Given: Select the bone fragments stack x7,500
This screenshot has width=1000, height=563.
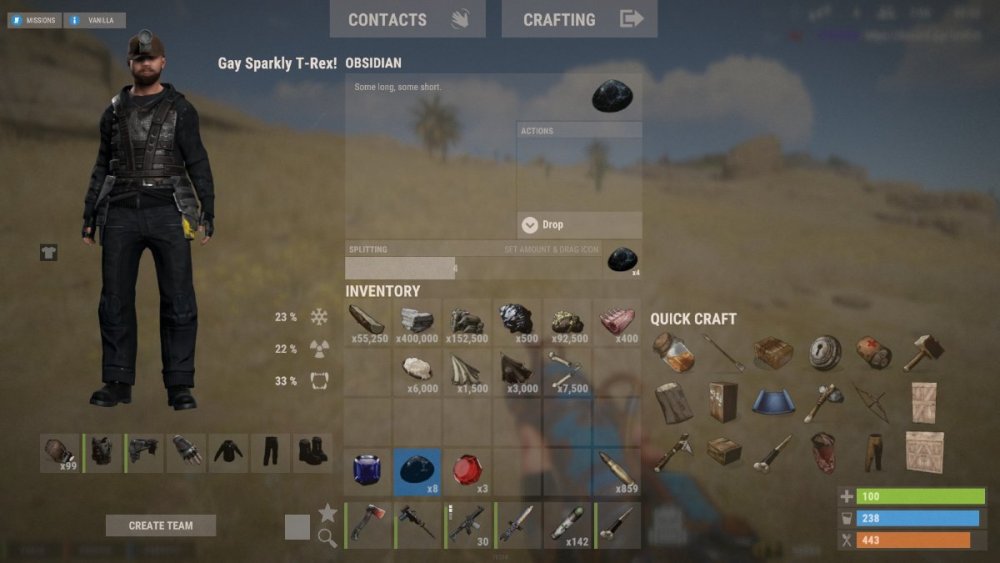Looking at the screenshot, I should 566,372.
